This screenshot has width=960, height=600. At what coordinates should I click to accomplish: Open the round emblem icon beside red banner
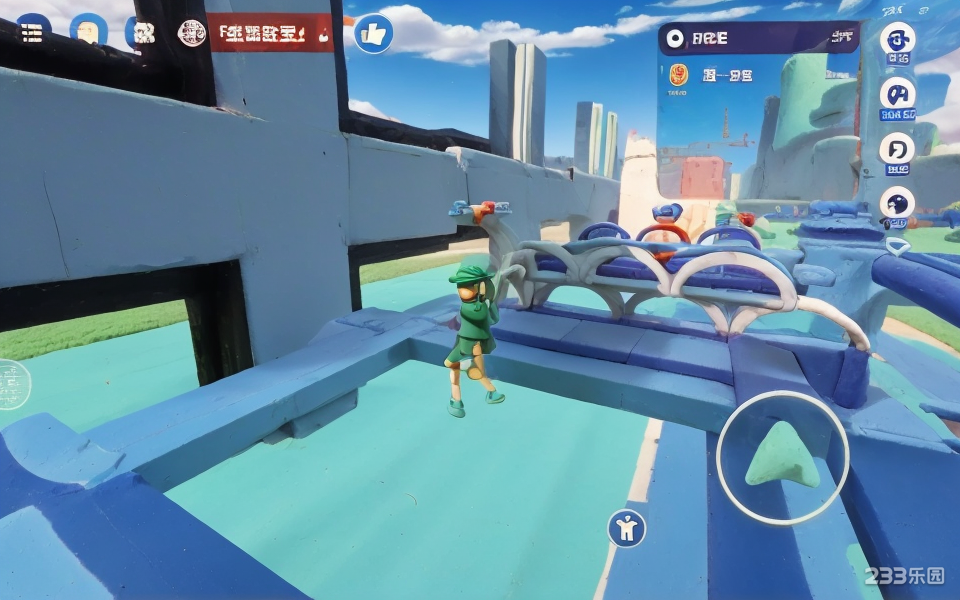[191, 33]
